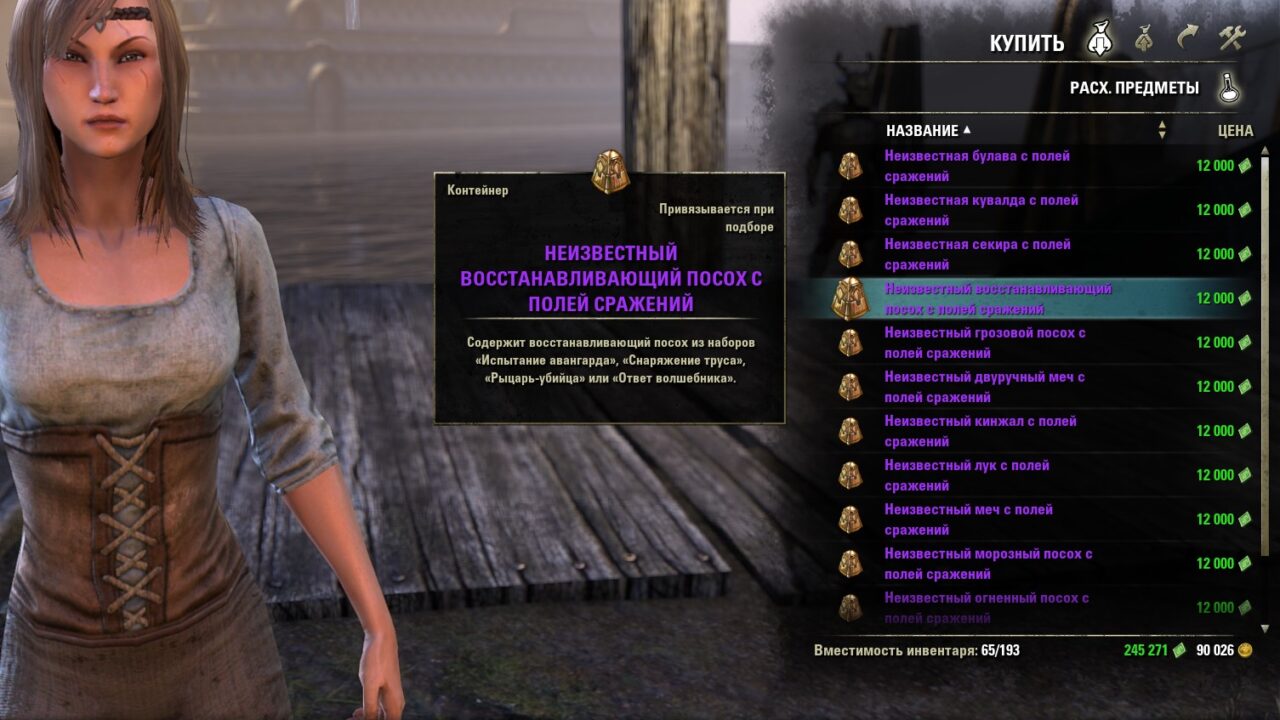Image resolution: width=1280 pixels, height=720 pixels.
Task: Click the scrollbar down arrow of the list
Action: (x=1265, y=627)
